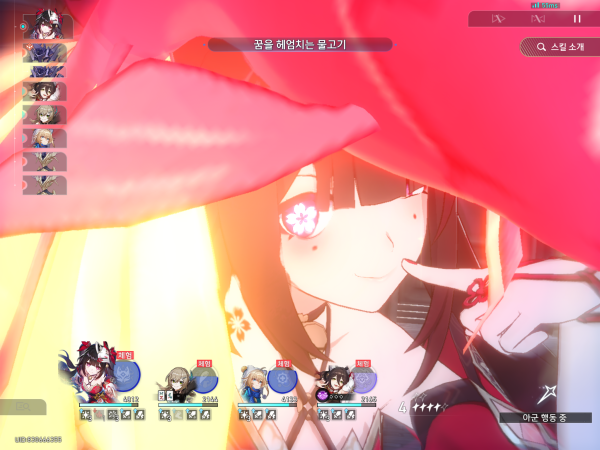Viewport: 600px width, 450px height.
Task: Activate the blonde character's ultimate orb
Action: tap(283, 379)
